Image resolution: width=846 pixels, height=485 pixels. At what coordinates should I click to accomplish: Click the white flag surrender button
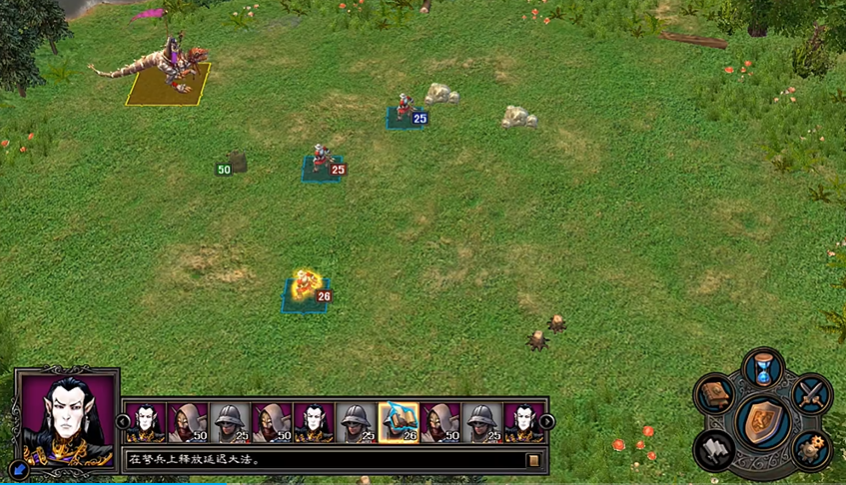(x=715, y=449)
